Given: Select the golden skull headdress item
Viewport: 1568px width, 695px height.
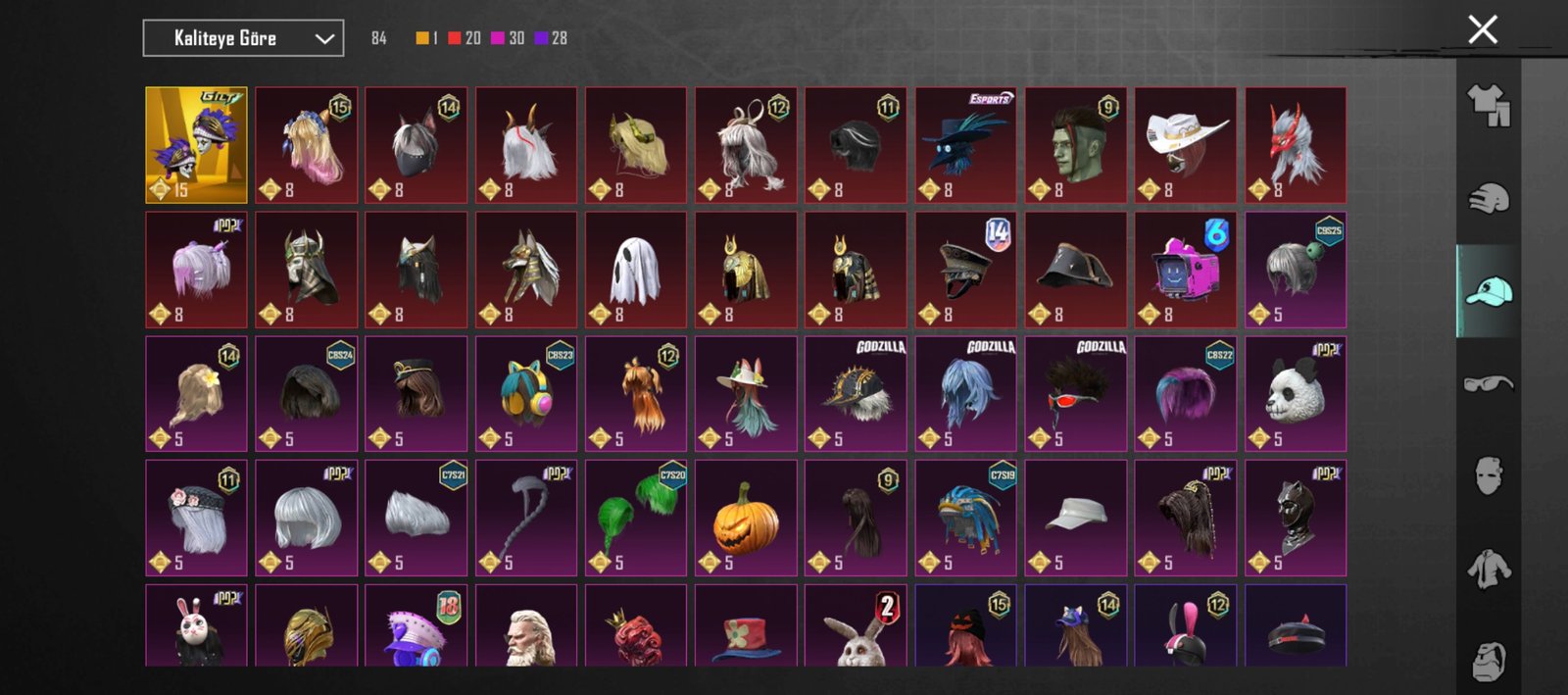Looking at the screenshot, I should coord(196,144).
